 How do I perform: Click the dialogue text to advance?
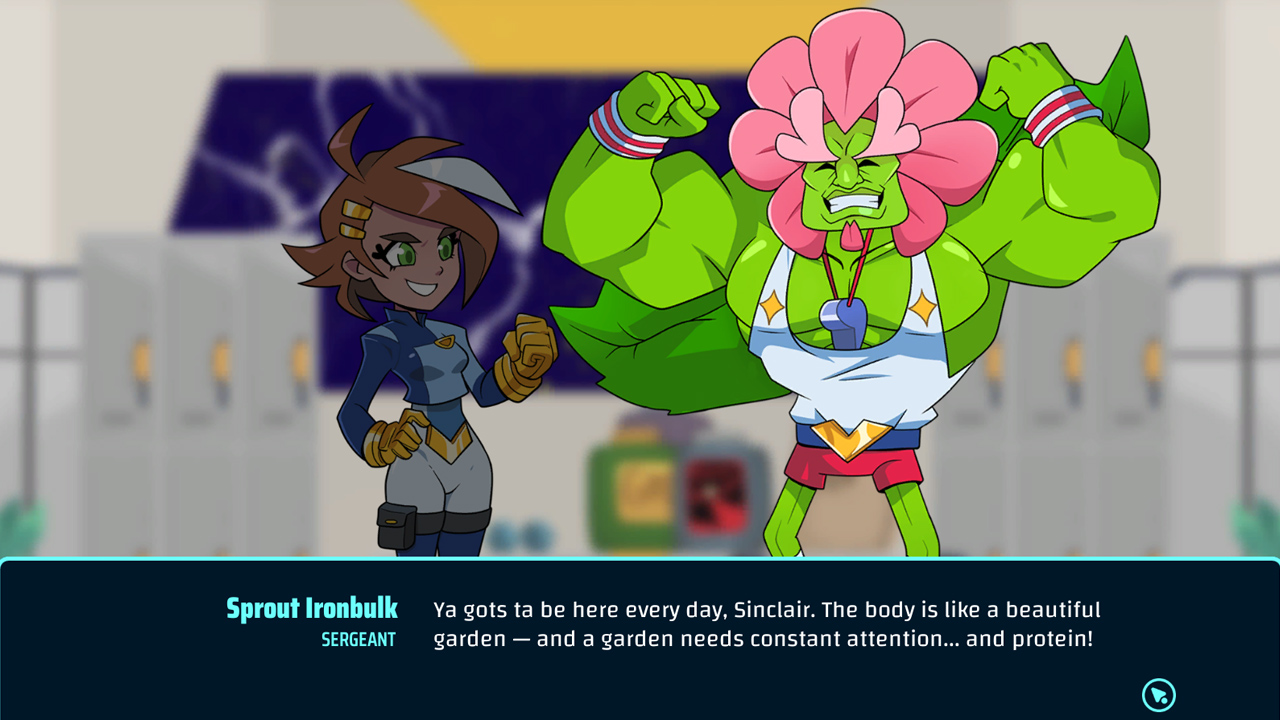766,622
